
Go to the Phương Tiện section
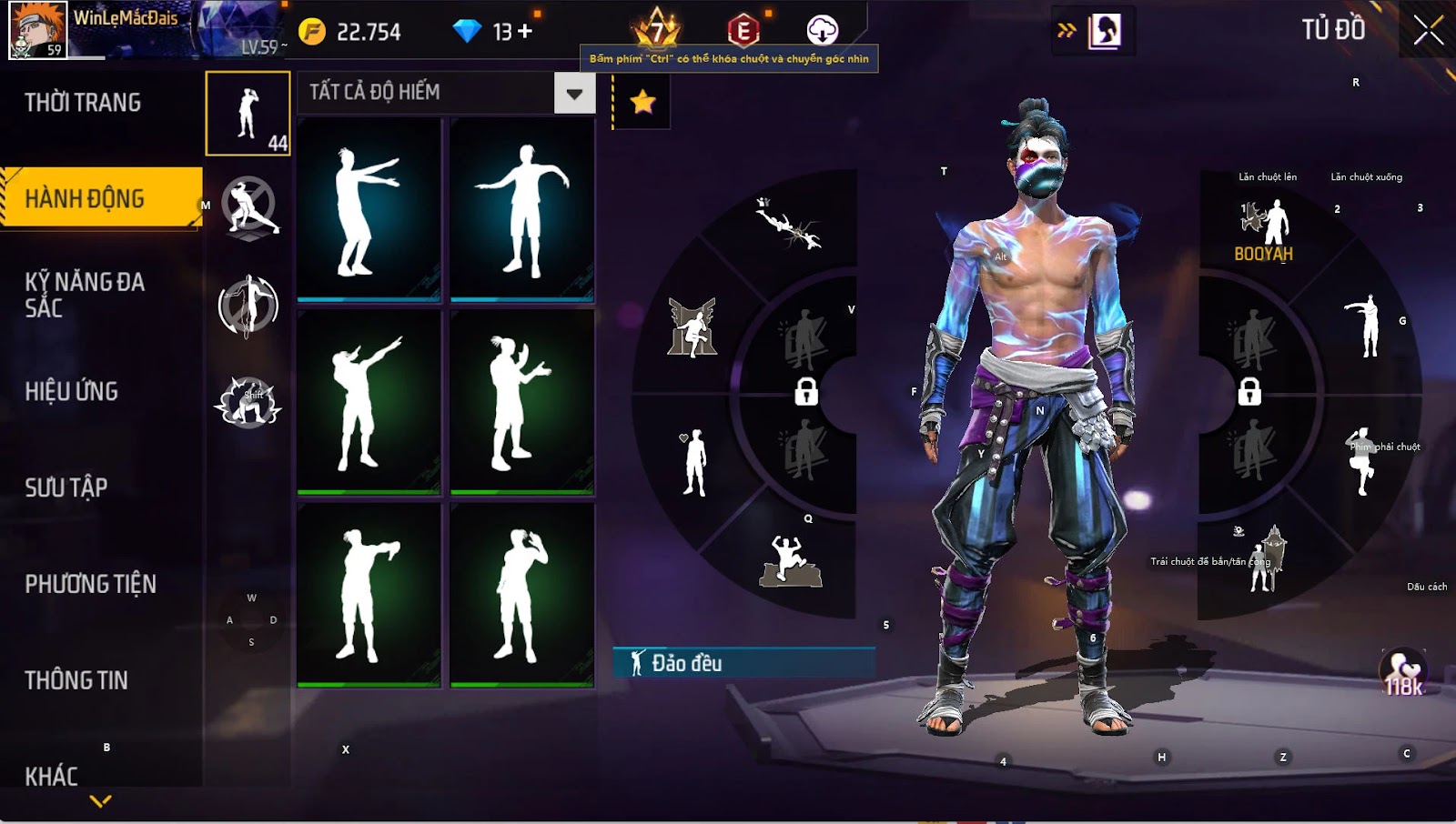(x=90, y=584)
